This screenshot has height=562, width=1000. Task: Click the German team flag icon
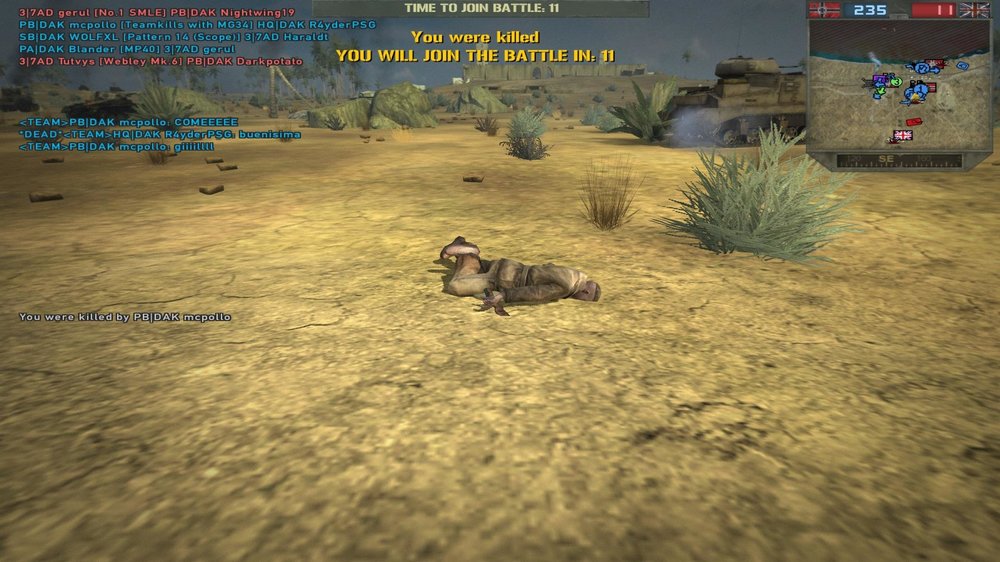coord(825,10)
